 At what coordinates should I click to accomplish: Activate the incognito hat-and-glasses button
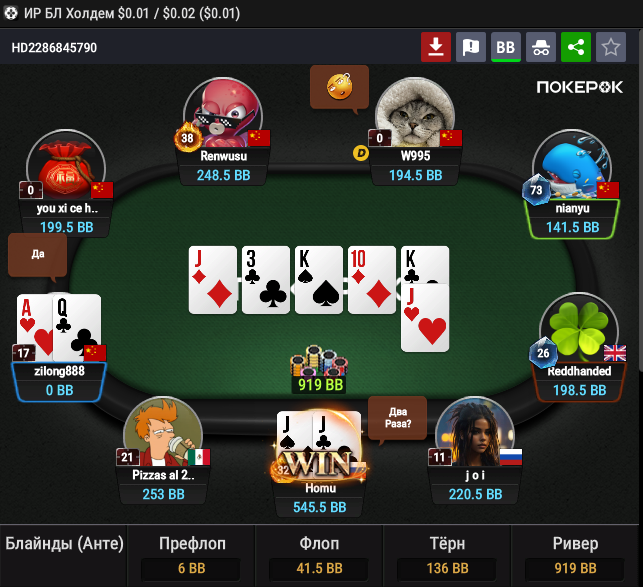tap(540, 46)
